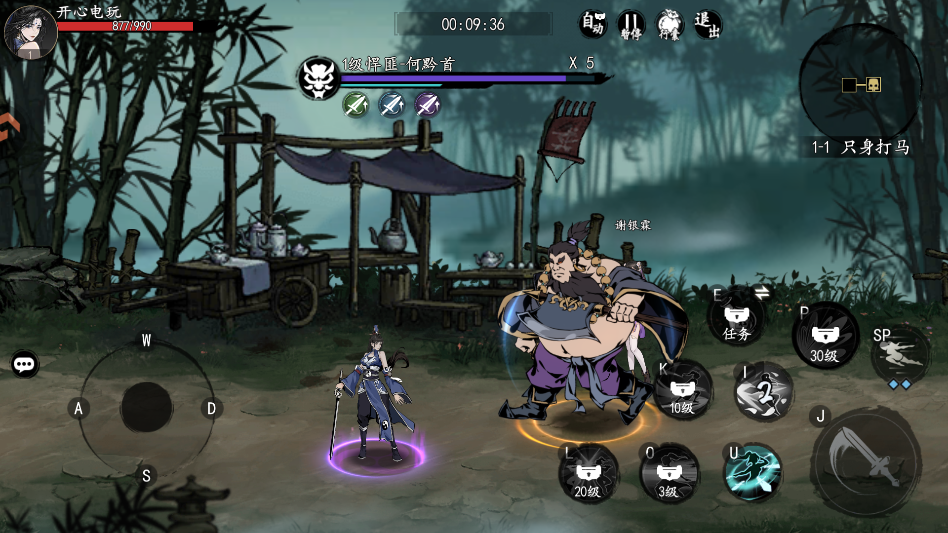Click the boss demon mask portrait
Screen dimensions: 948x533
coord(319,77)
